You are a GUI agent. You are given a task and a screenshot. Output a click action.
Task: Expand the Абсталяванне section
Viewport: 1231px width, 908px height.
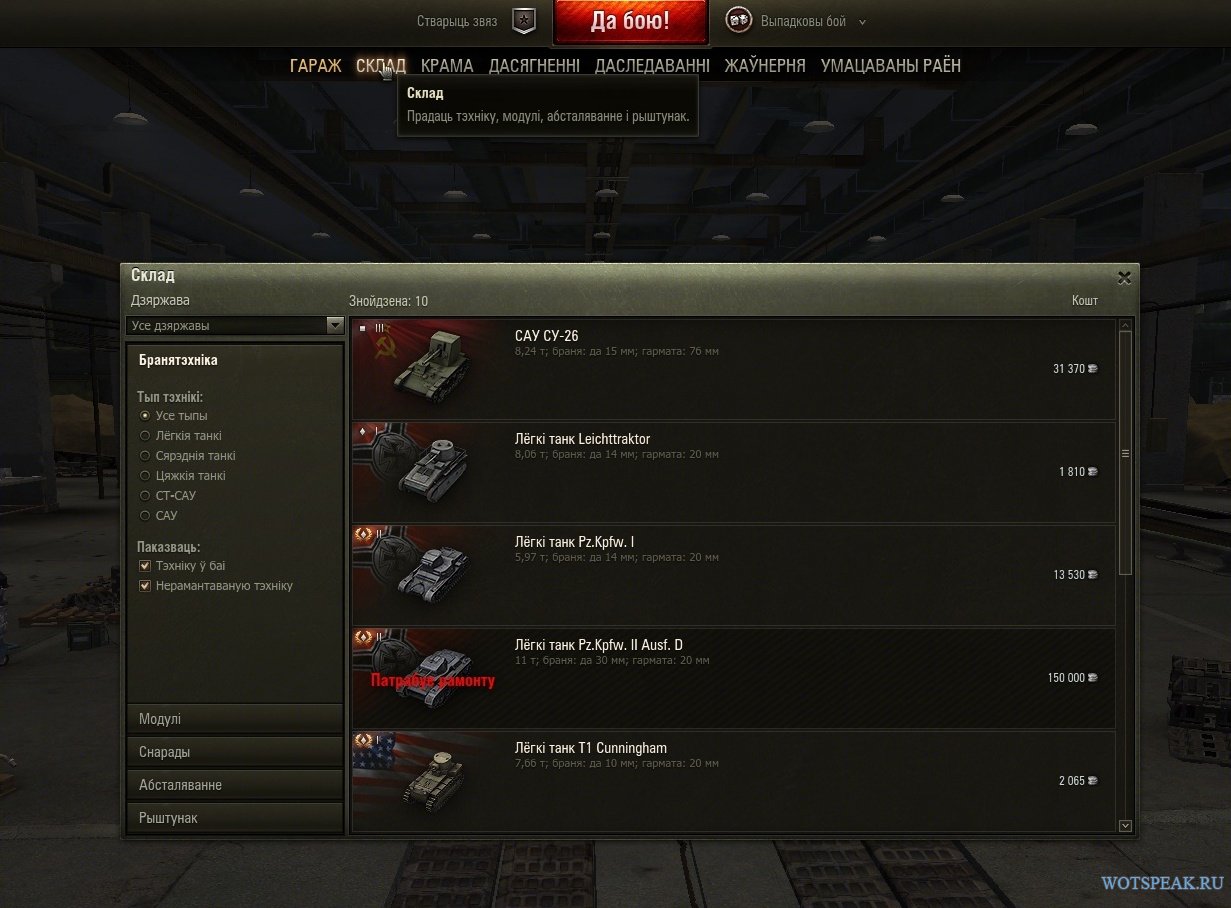pos(235,785)
